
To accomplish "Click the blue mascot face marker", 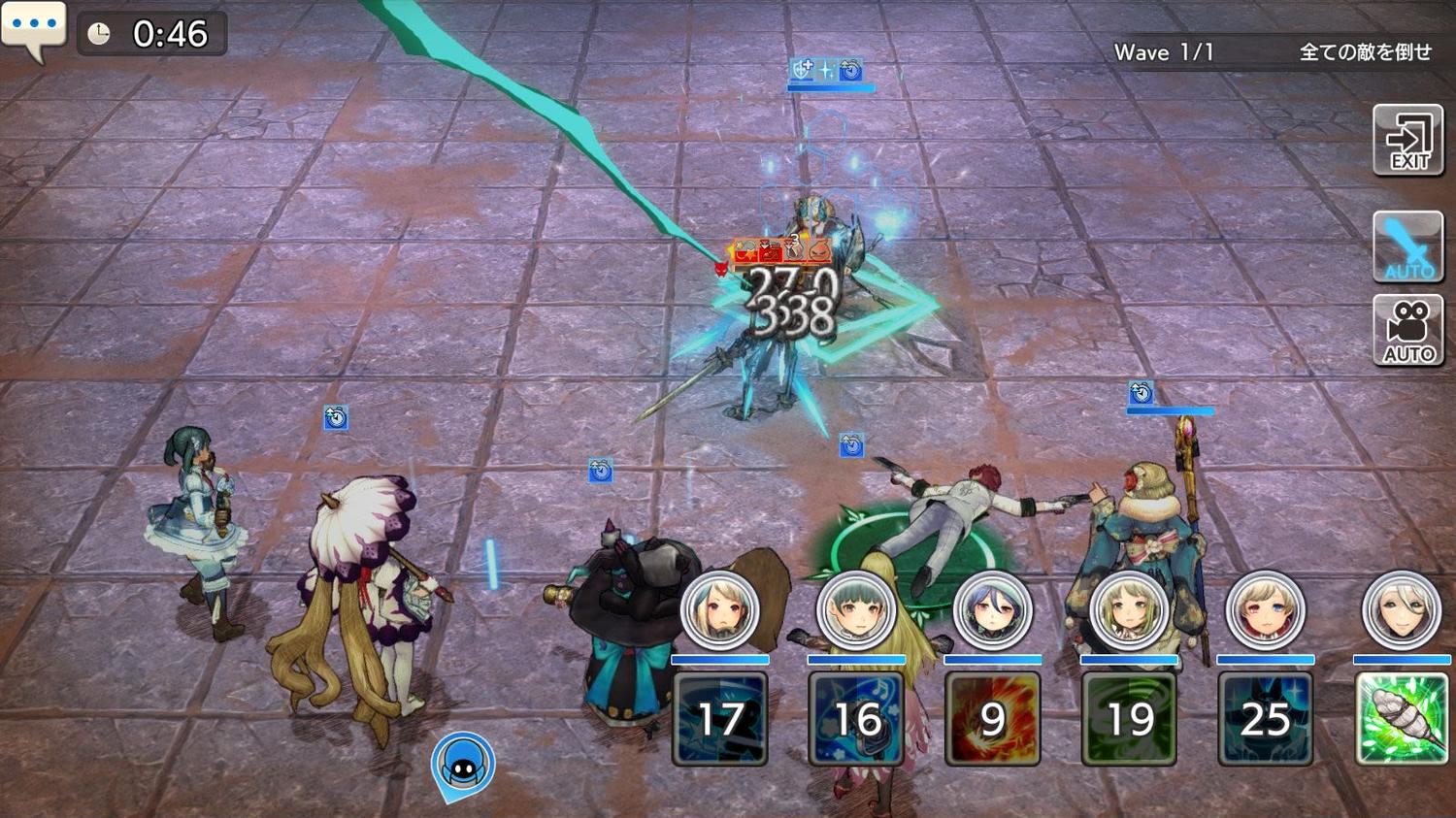I will pos(463,765).
